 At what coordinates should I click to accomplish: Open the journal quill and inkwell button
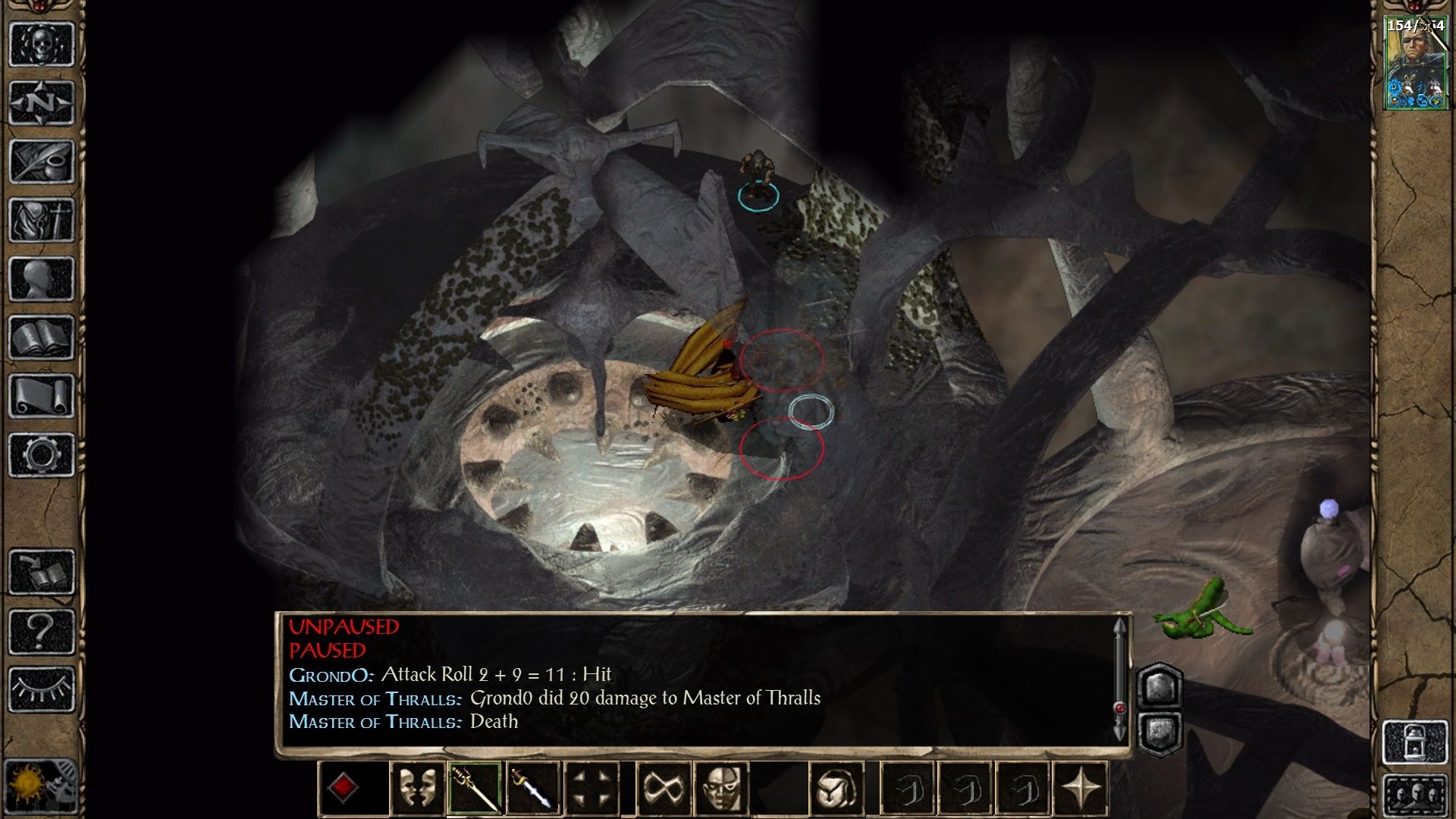pyautogui.click(x=42, y=161)
